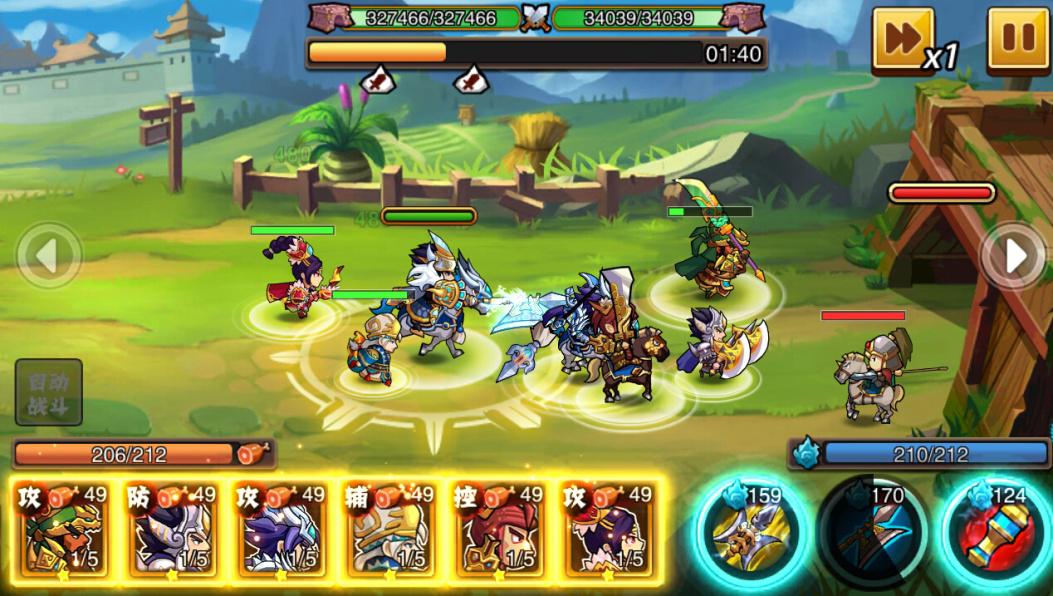
Task: Choose the 辅 support hero card
Action: 388,530
